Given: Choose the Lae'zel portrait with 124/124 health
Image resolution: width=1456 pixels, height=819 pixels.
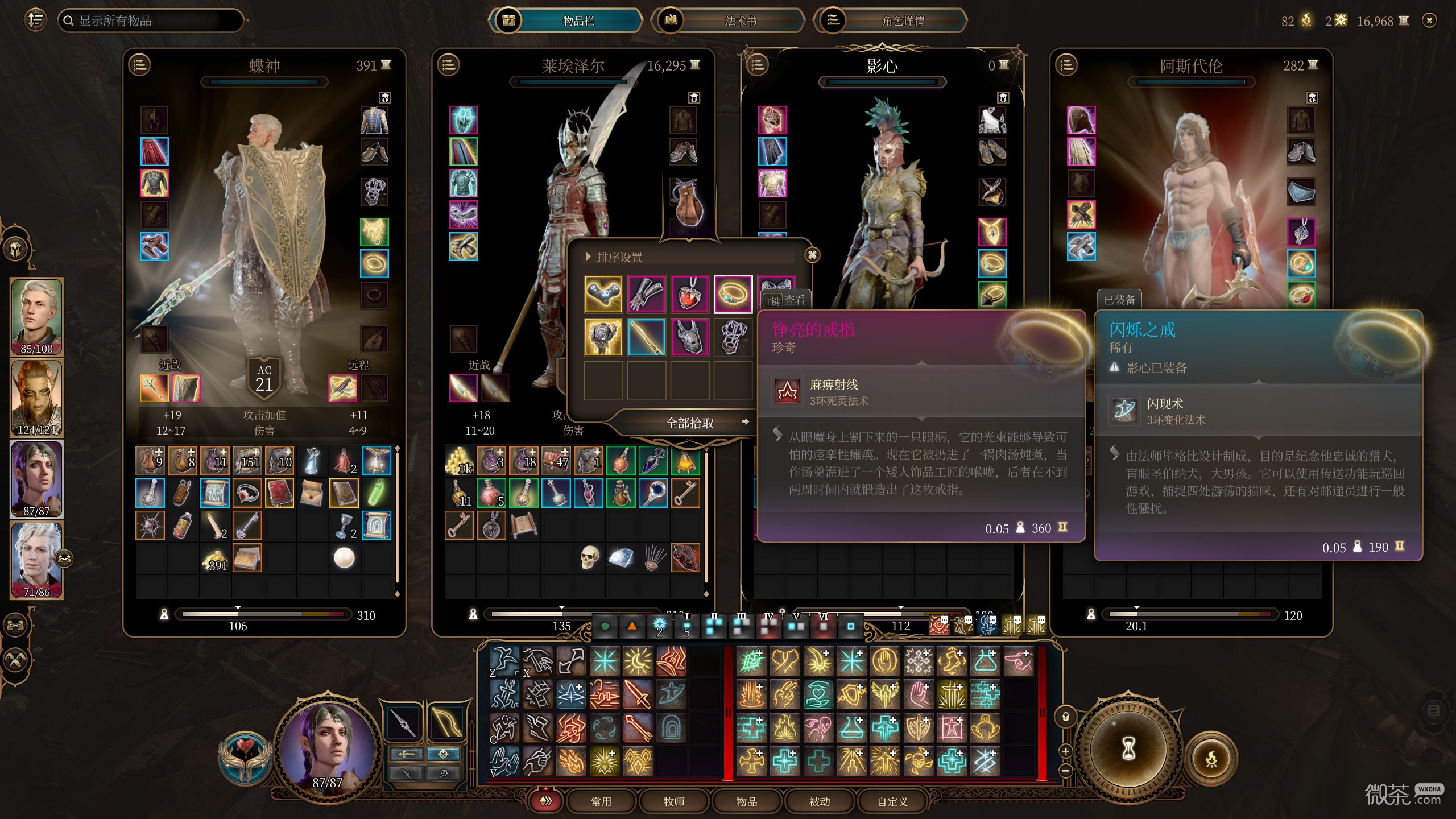Looking at the screenshot, I should click(36, 398).
